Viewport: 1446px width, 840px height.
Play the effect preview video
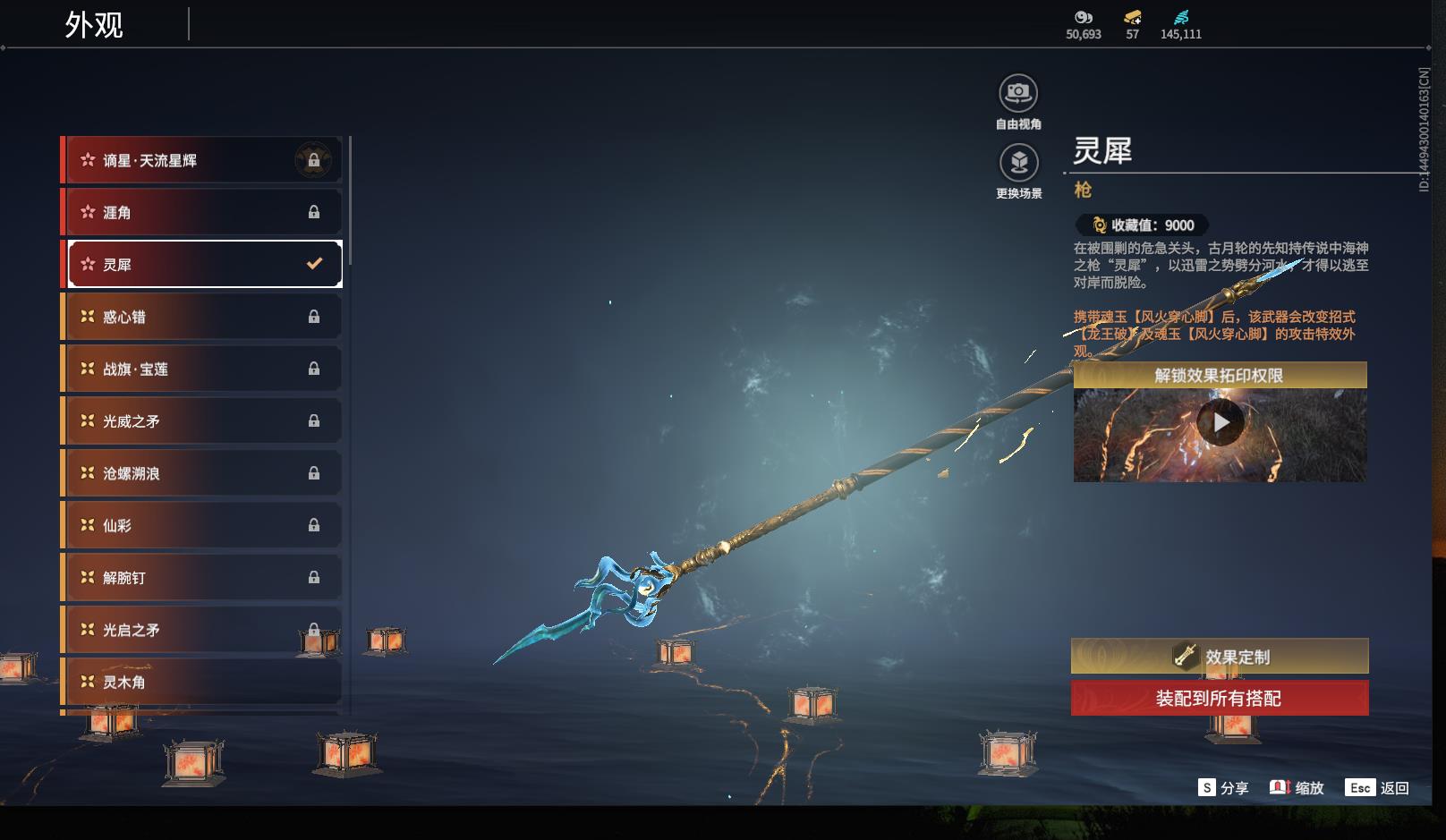coord(1221,422)
